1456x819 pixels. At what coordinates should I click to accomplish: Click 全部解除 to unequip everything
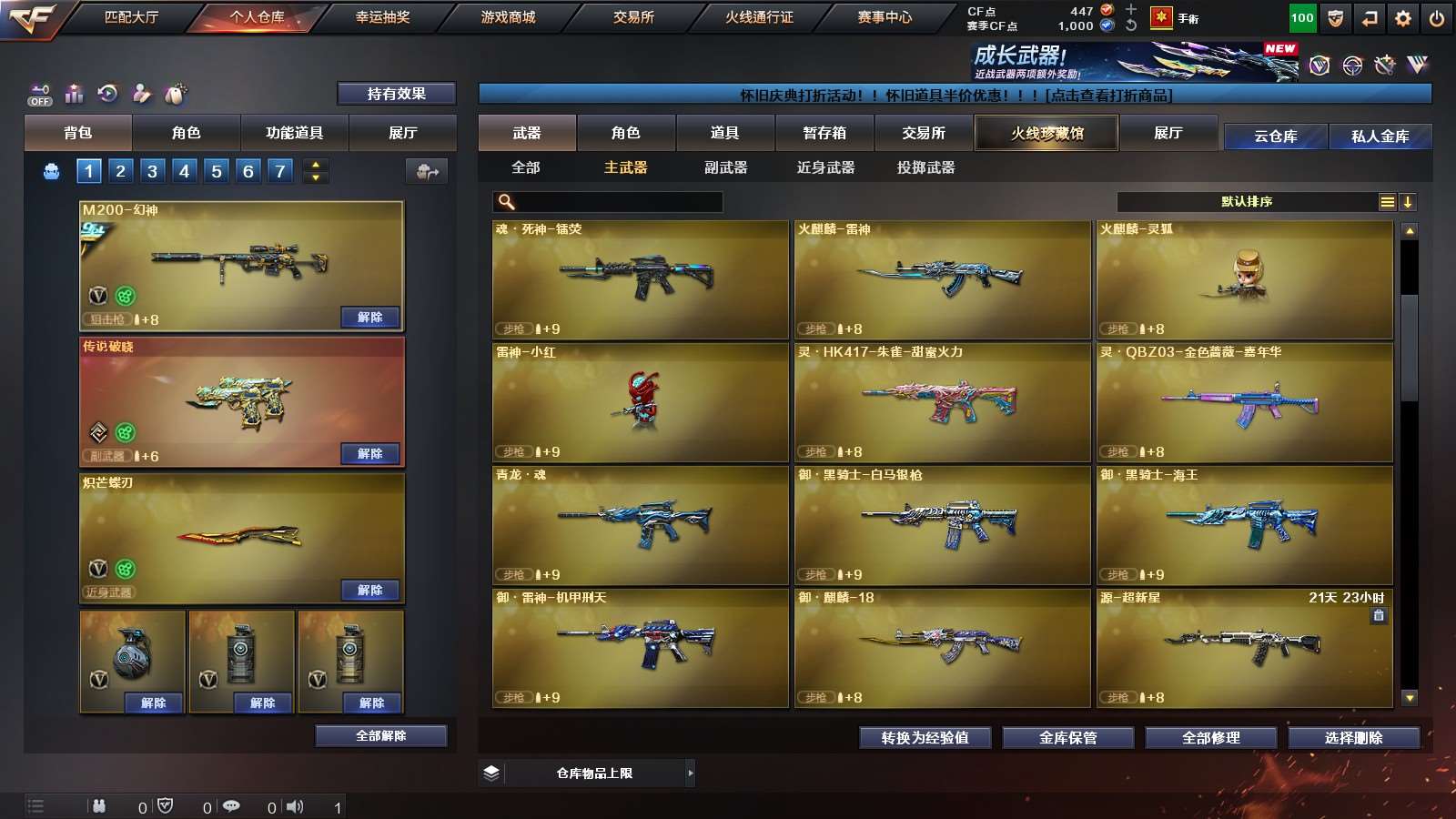380,735
